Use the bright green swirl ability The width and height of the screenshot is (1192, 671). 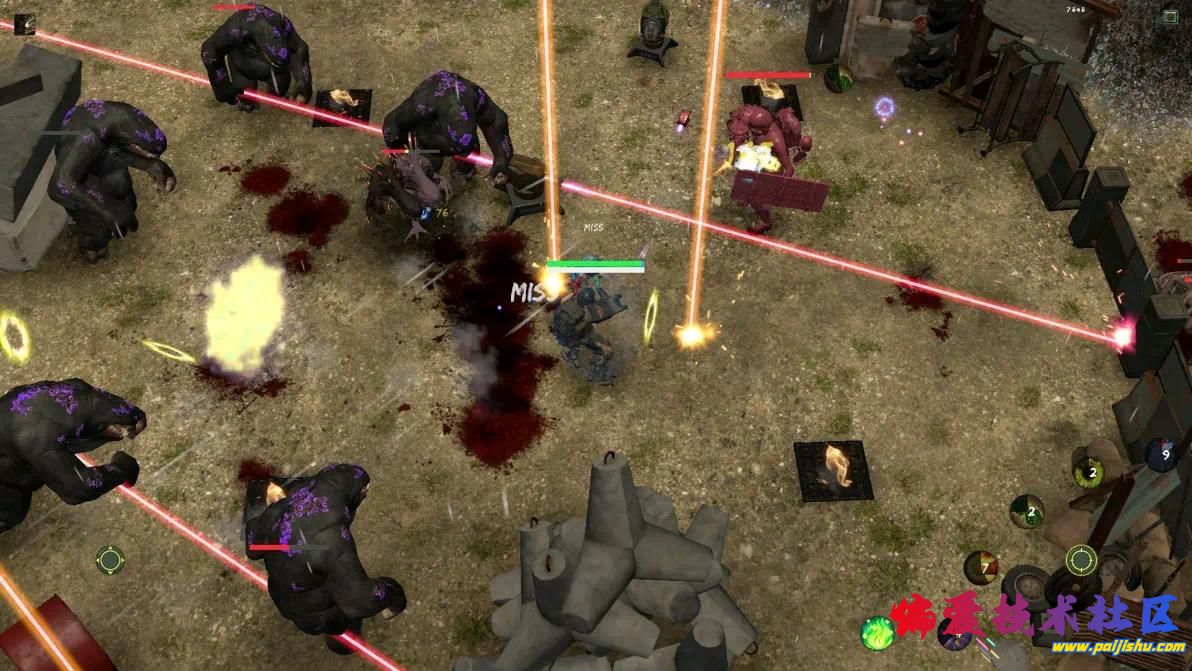pyautogui.click(x=877, y=633)
